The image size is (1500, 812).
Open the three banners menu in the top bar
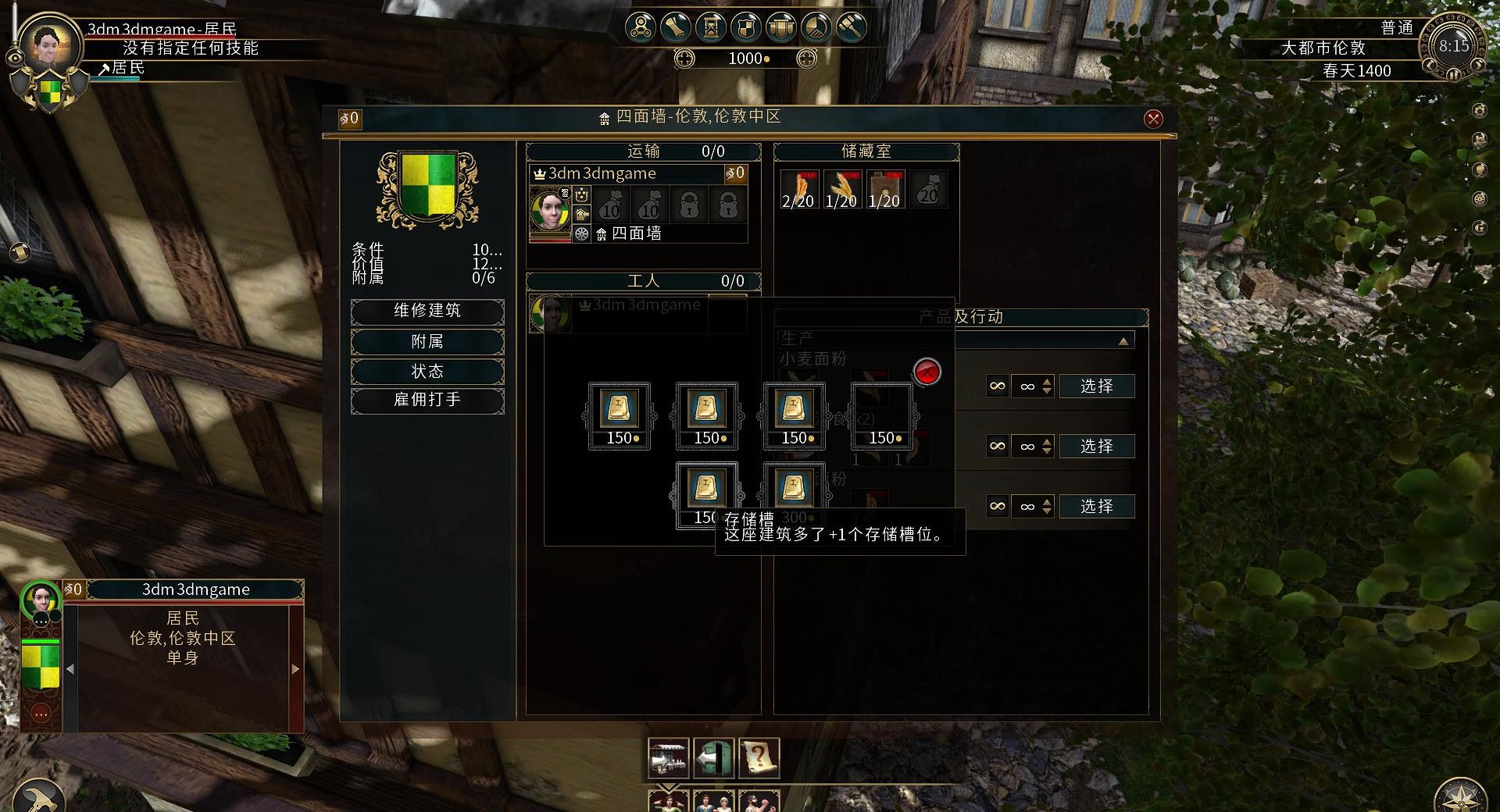[781, 27]
